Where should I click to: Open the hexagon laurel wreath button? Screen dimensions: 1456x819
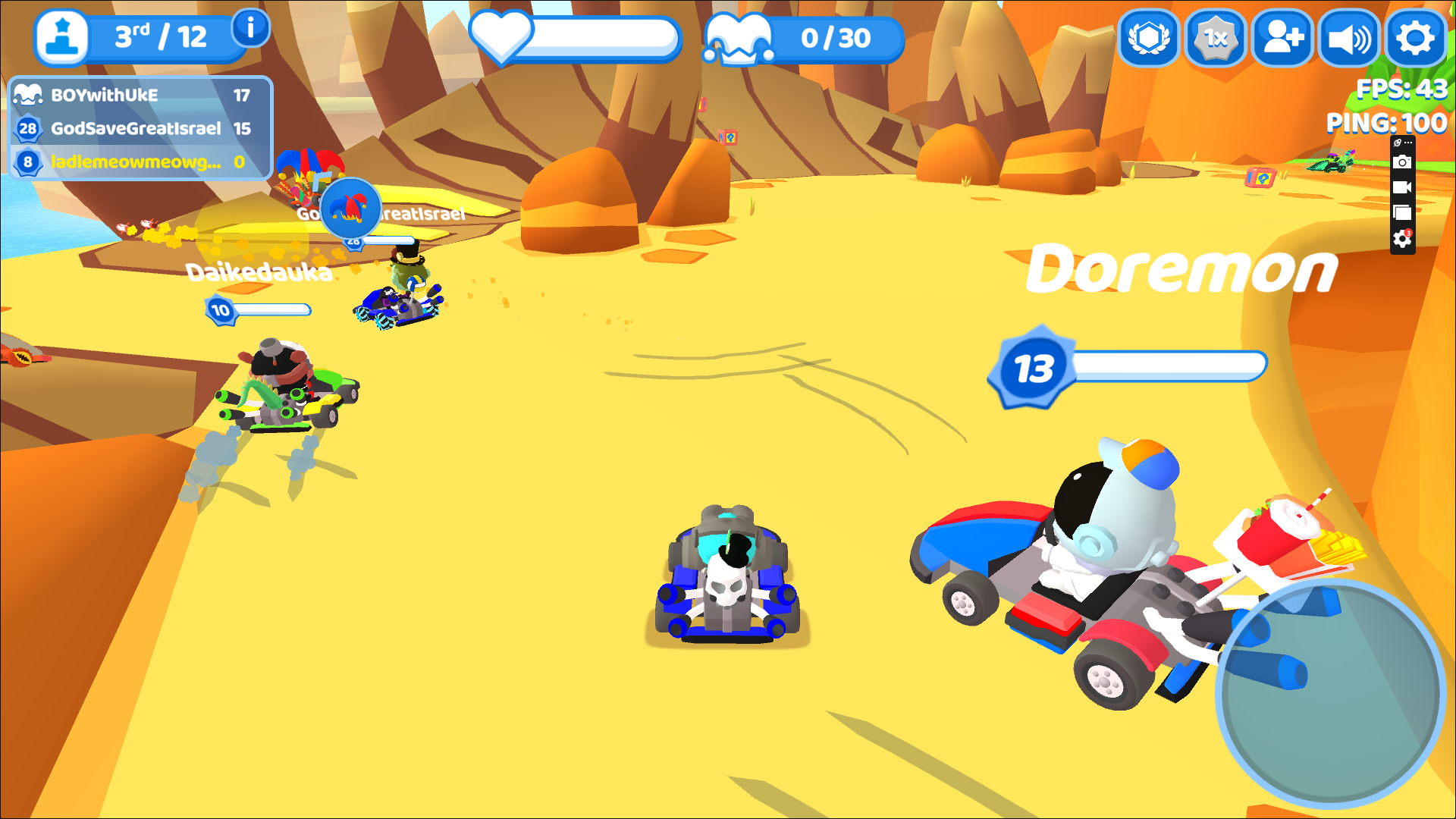point(1149,38)
